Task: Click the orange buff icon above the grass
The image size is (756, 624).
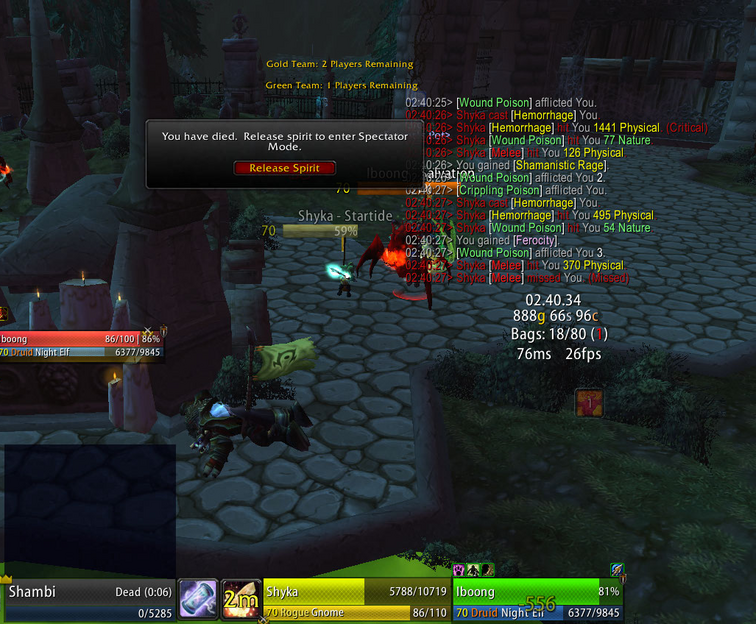Action: click(x=589, y=403)
